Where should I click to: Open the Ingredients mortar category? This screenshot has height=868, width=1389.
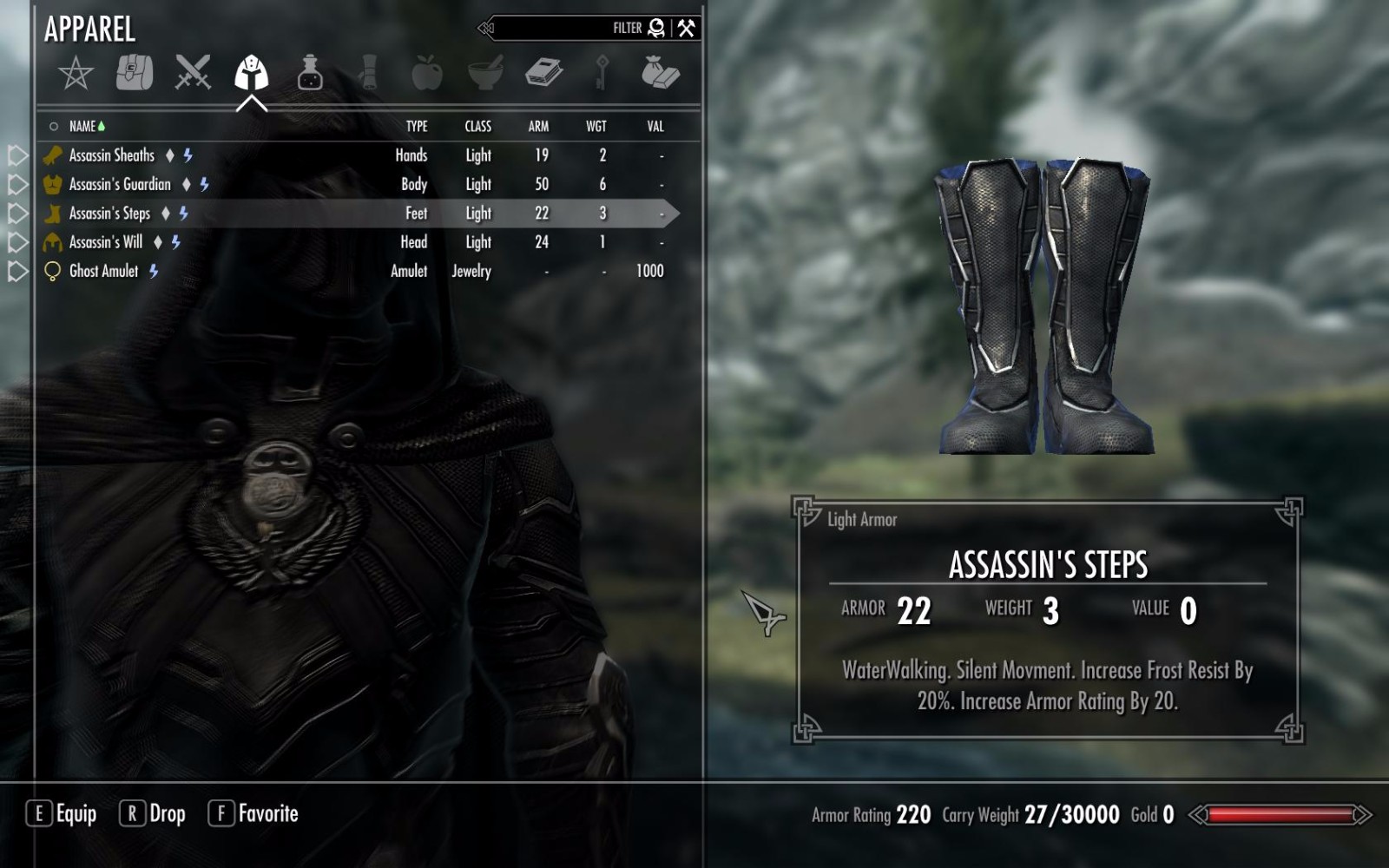[x=485, y=73]
